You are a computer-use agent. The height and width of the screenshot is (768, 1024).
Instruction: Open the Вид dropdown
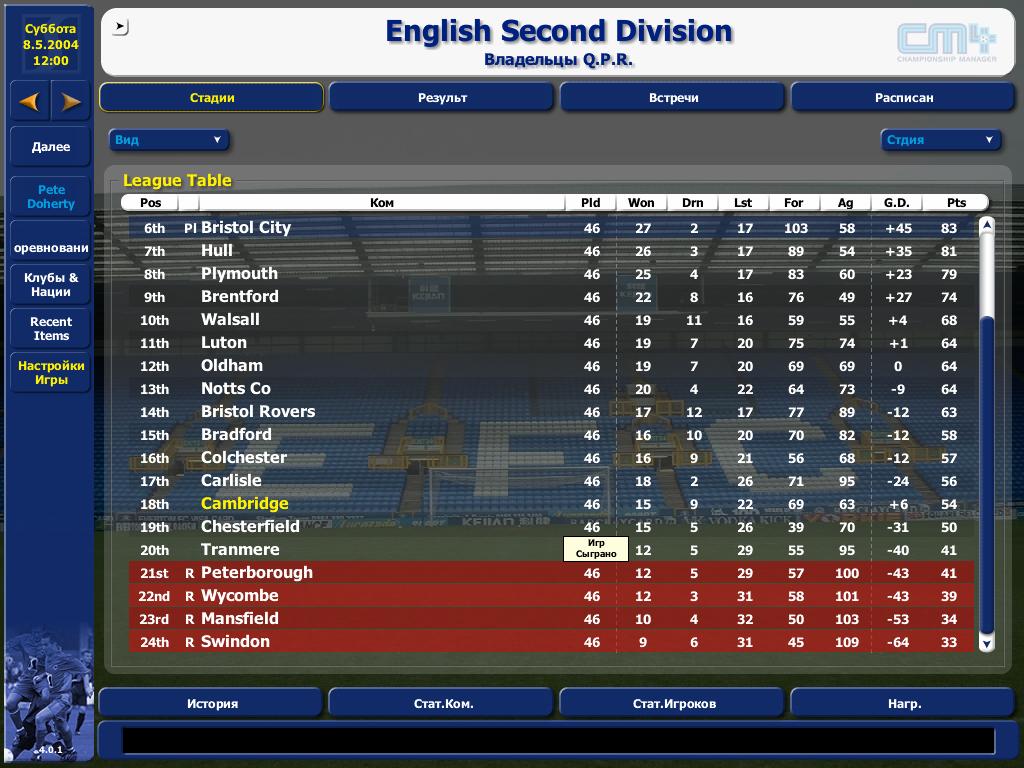tap(169, 140)
